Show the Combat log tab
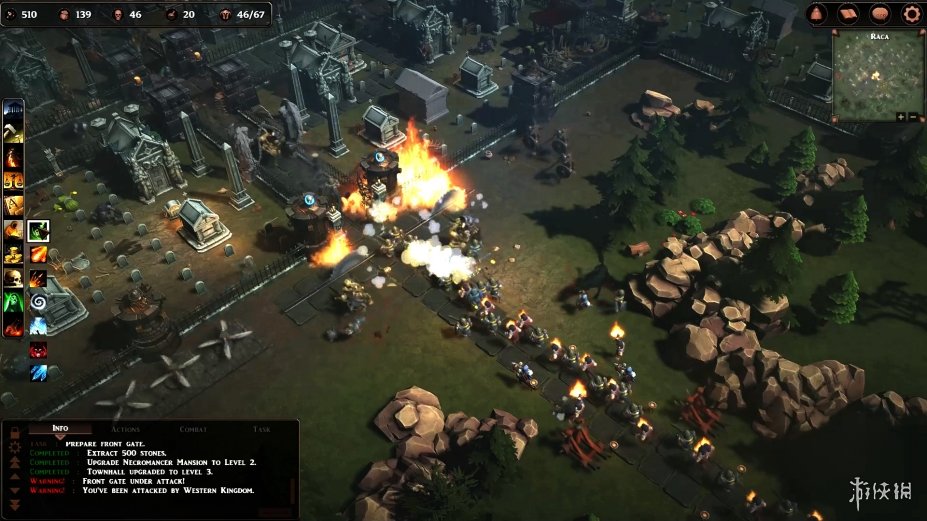 tap(193, 429)
